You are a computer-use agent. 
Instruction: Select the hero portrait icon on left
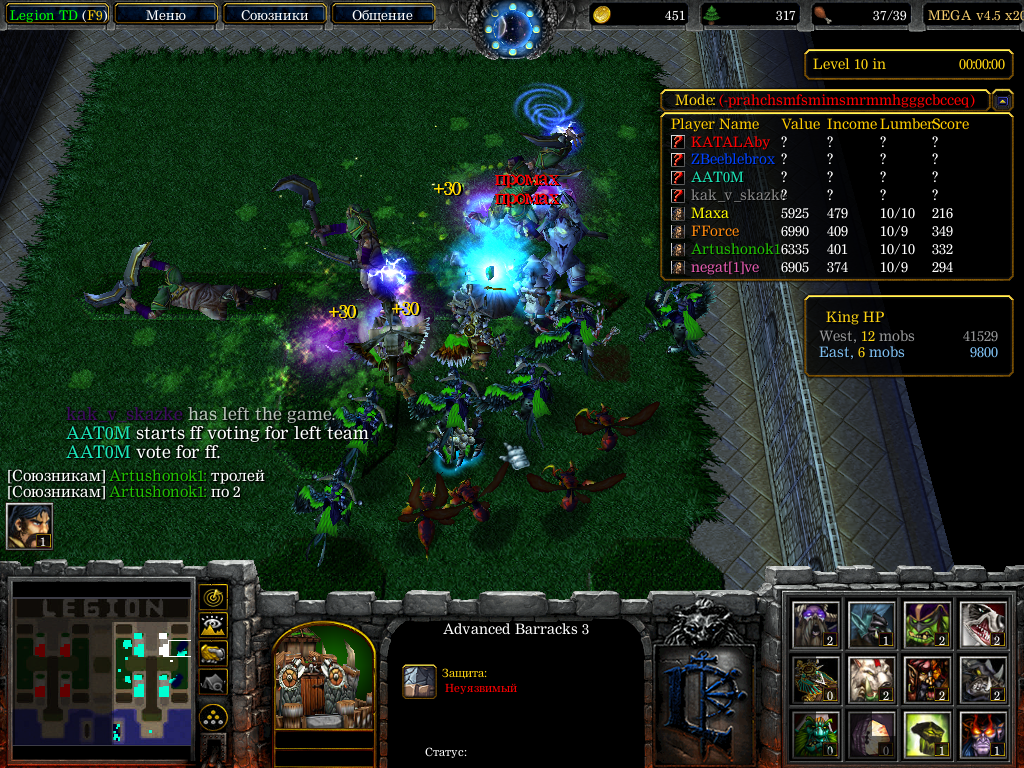pyautogui.click(x=28, y=526)
